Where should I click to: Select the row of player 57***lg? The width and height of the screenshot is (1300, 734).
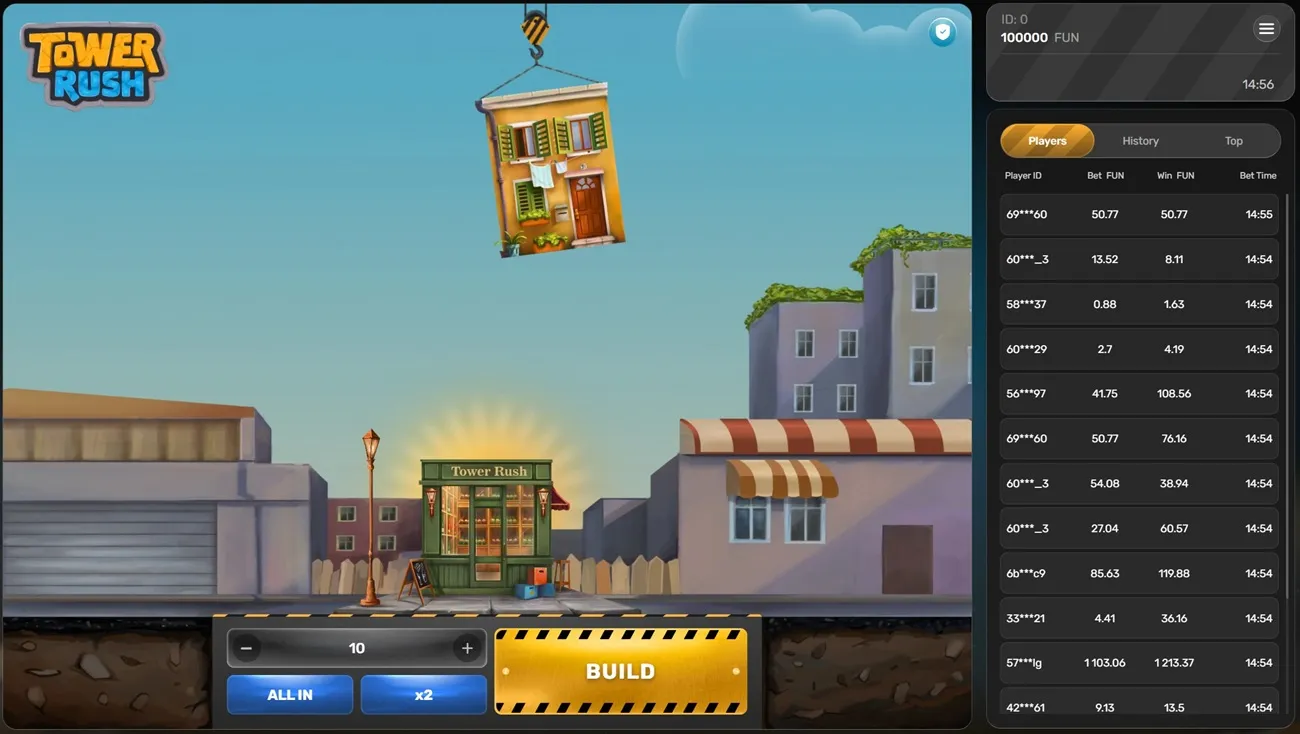1139,662
